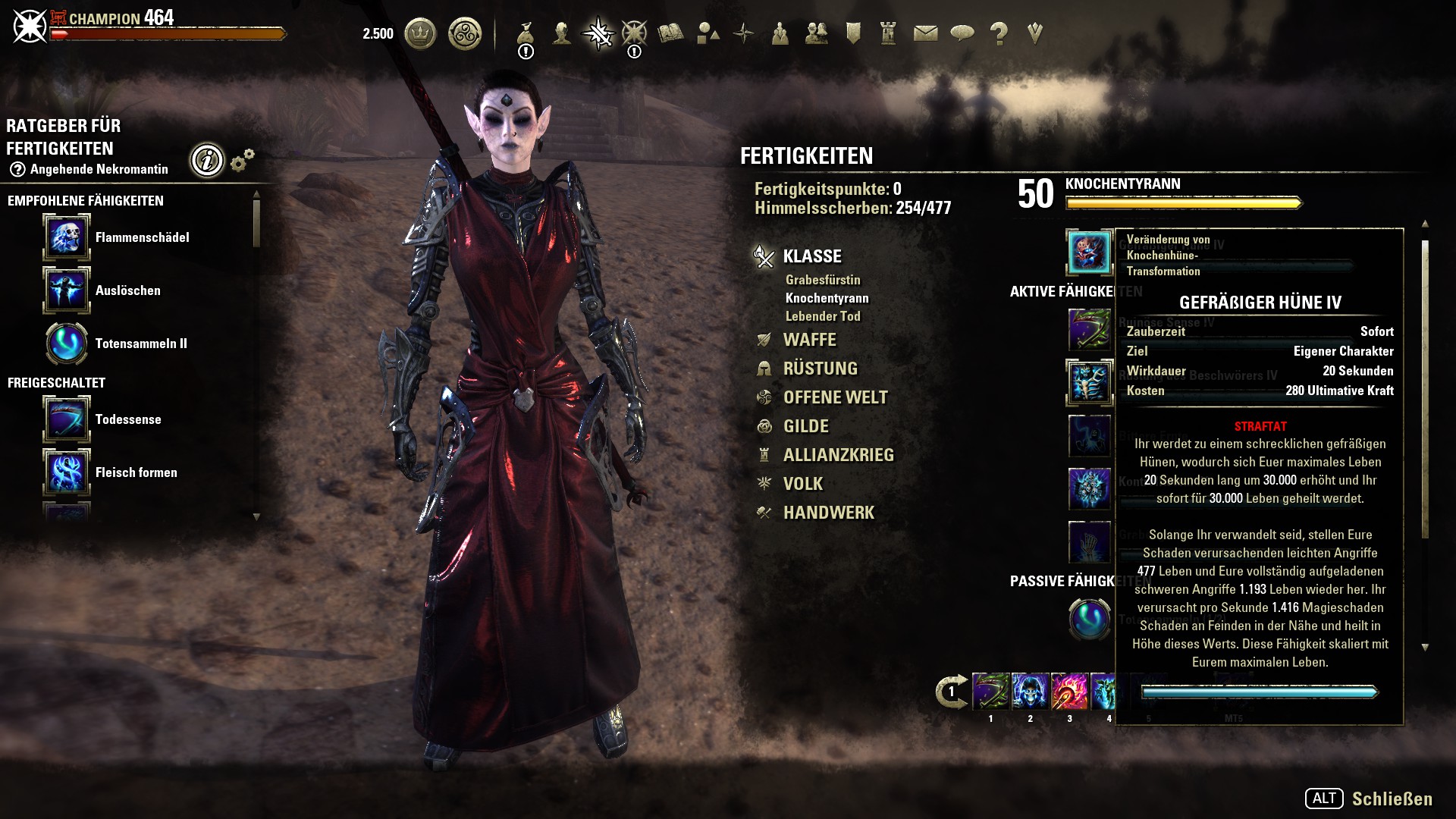Select the Lebender Tod skill line
Screen dimensions: 1456x819
coord(823,316)
